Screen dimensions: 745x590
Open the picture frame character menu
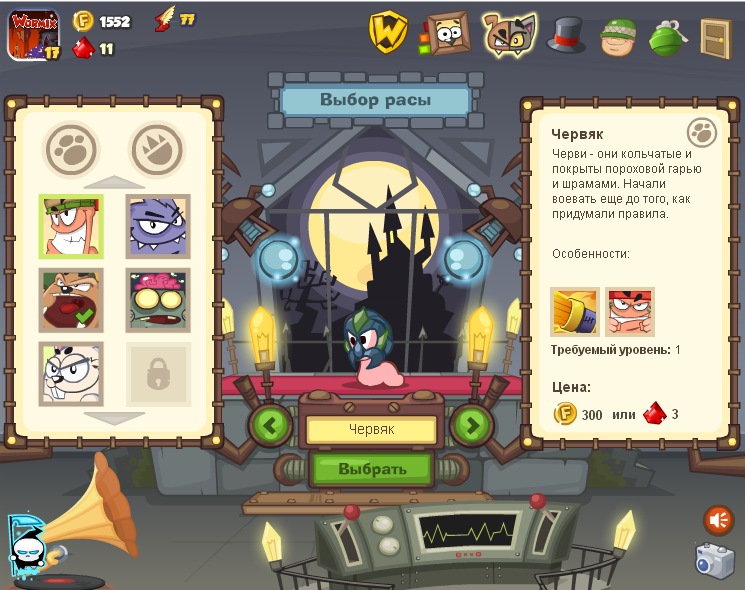pyautogui.click(x=446, y=33)
